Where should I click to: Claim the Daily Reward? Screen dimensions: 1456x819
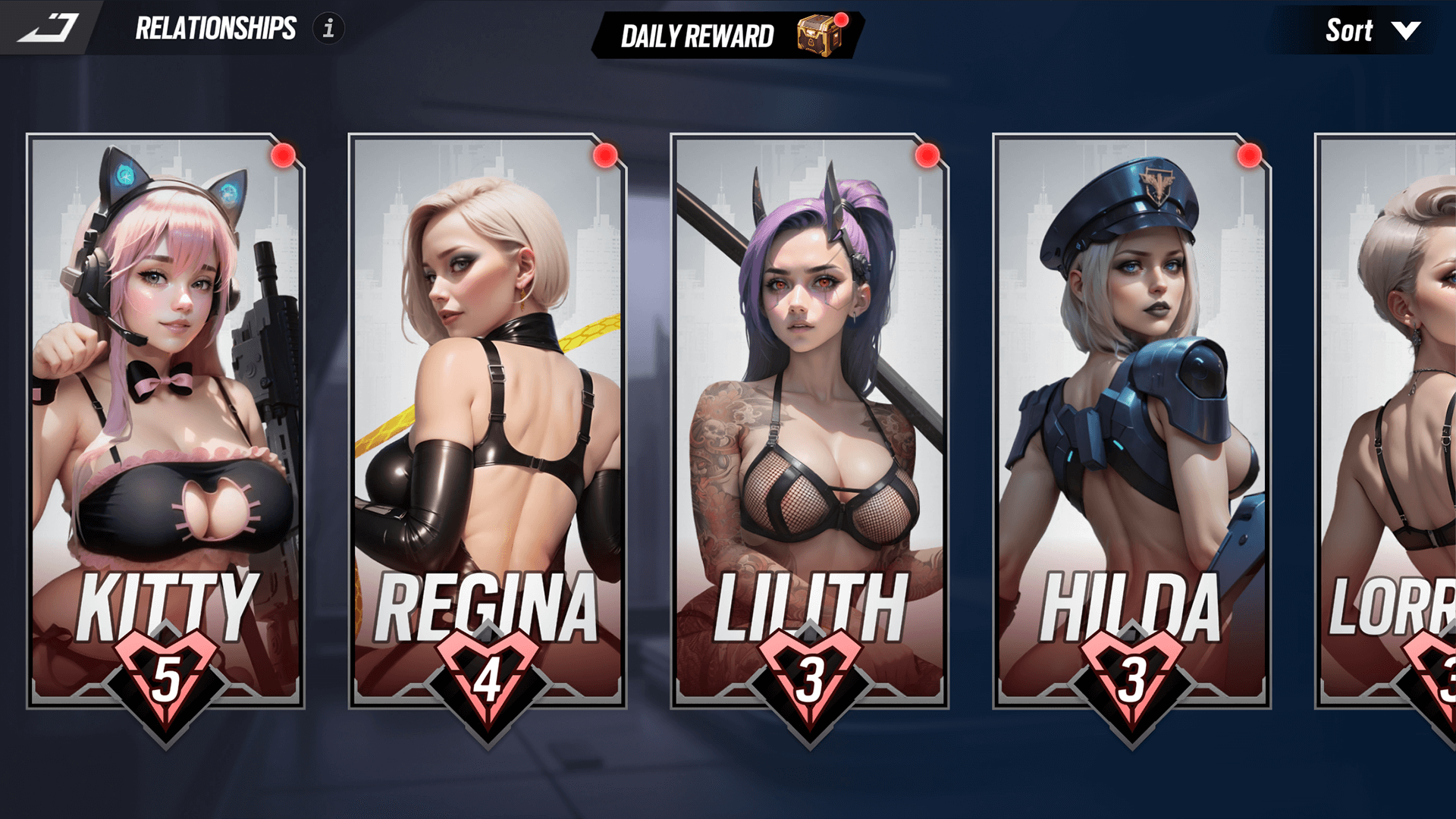pyautogui.click(x=698, y=35)
